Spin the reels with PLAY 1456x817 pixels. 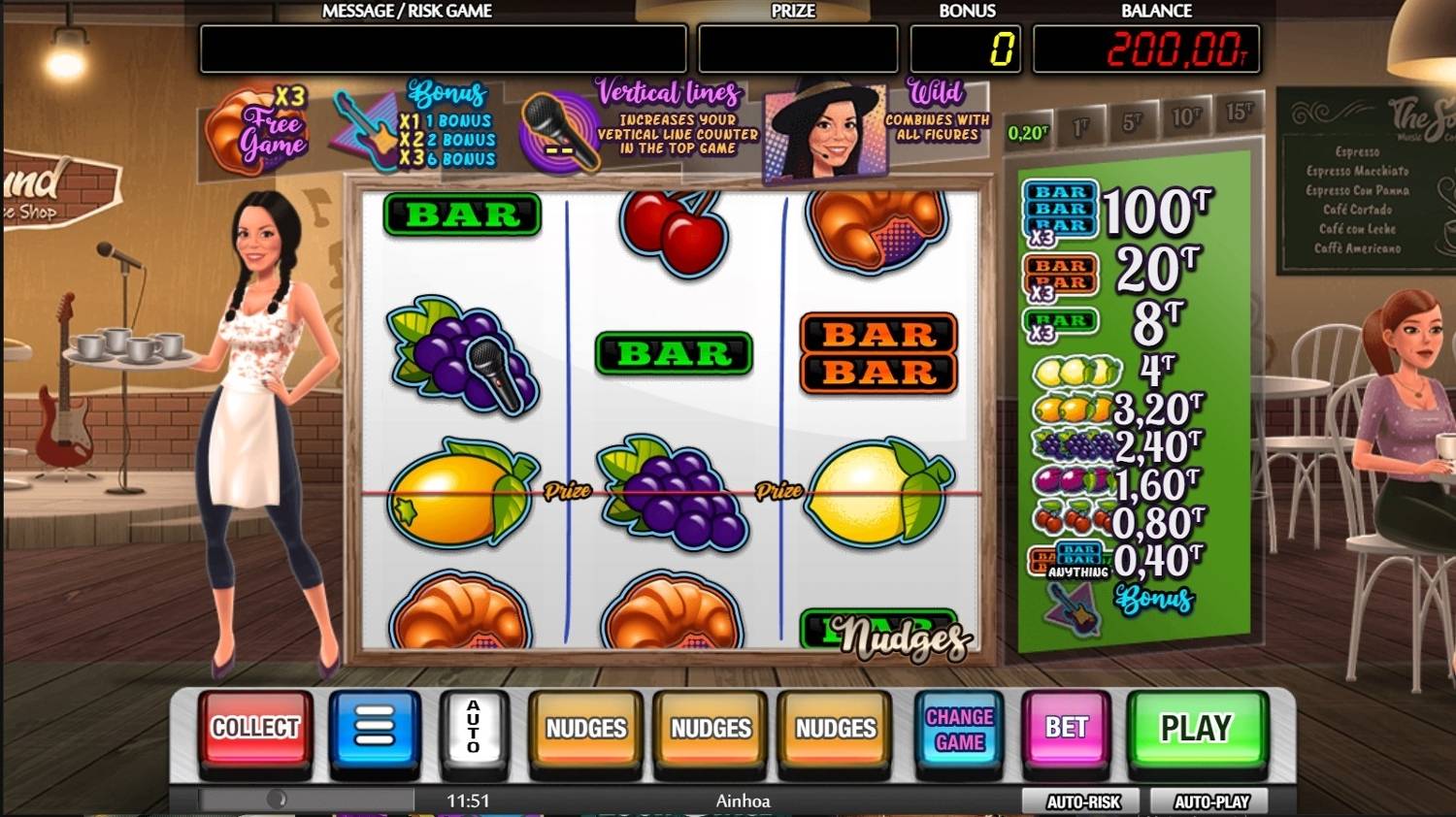1196,728
